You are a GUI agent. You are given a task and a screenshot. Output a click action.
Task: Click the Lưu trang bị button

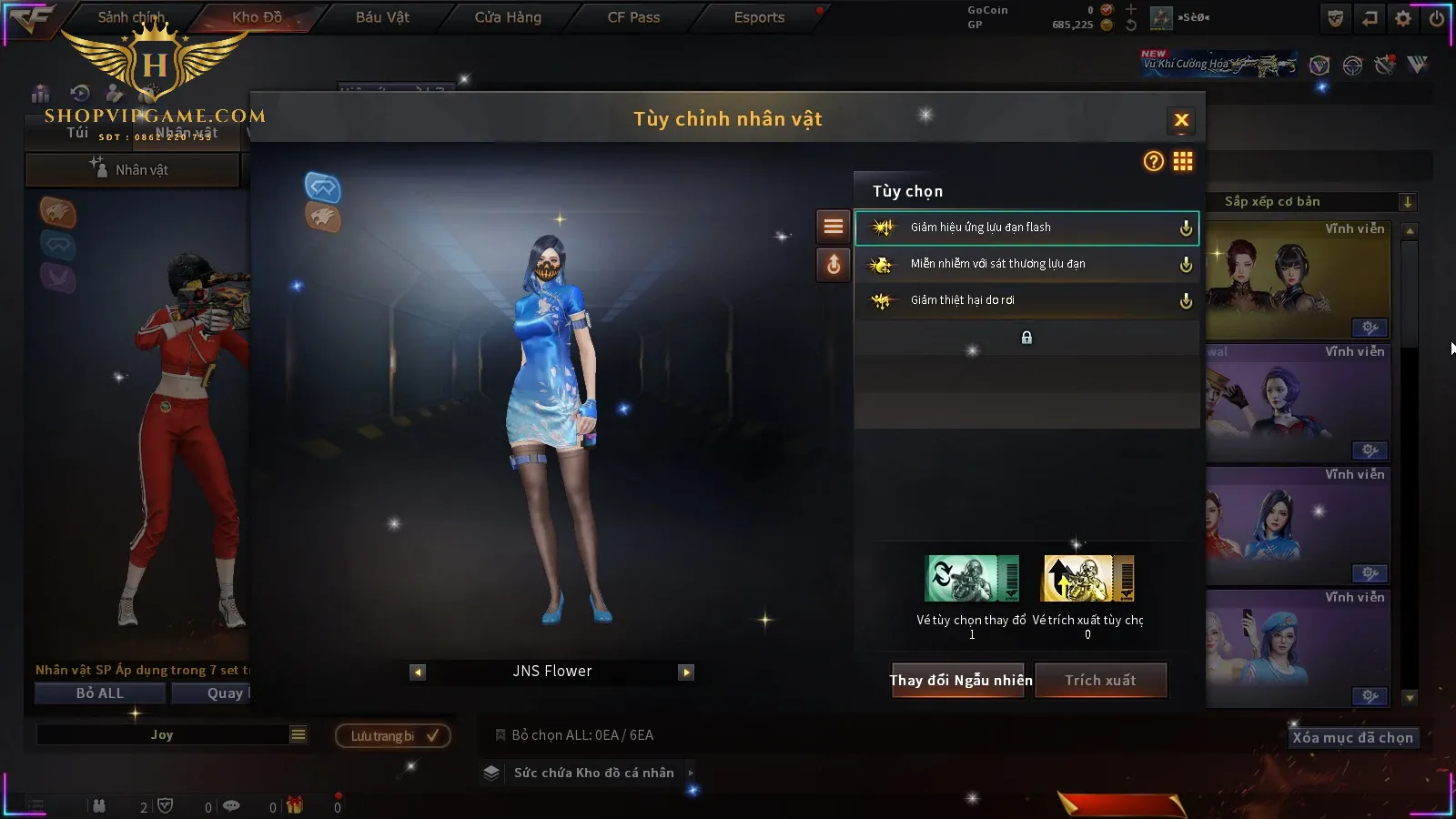pos(393,735)
